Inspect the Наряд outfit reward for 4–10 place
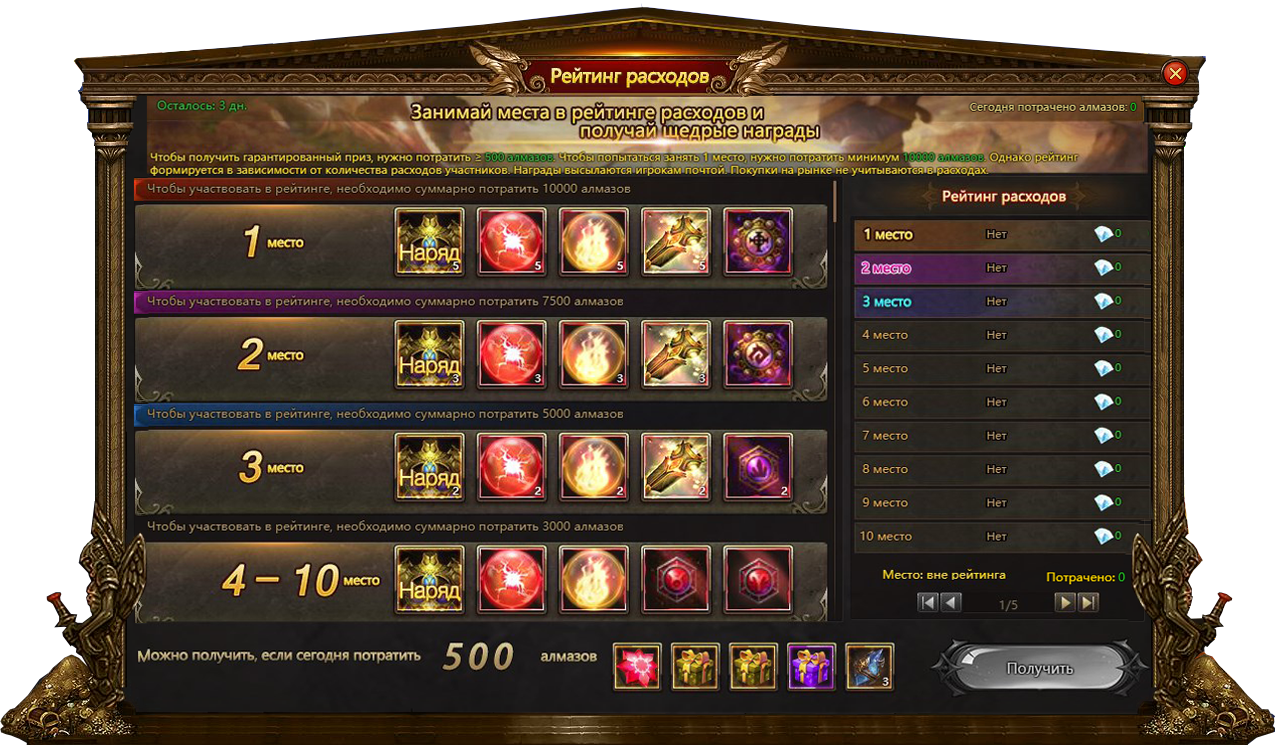Screen dimensions: 1275x745 430,579
